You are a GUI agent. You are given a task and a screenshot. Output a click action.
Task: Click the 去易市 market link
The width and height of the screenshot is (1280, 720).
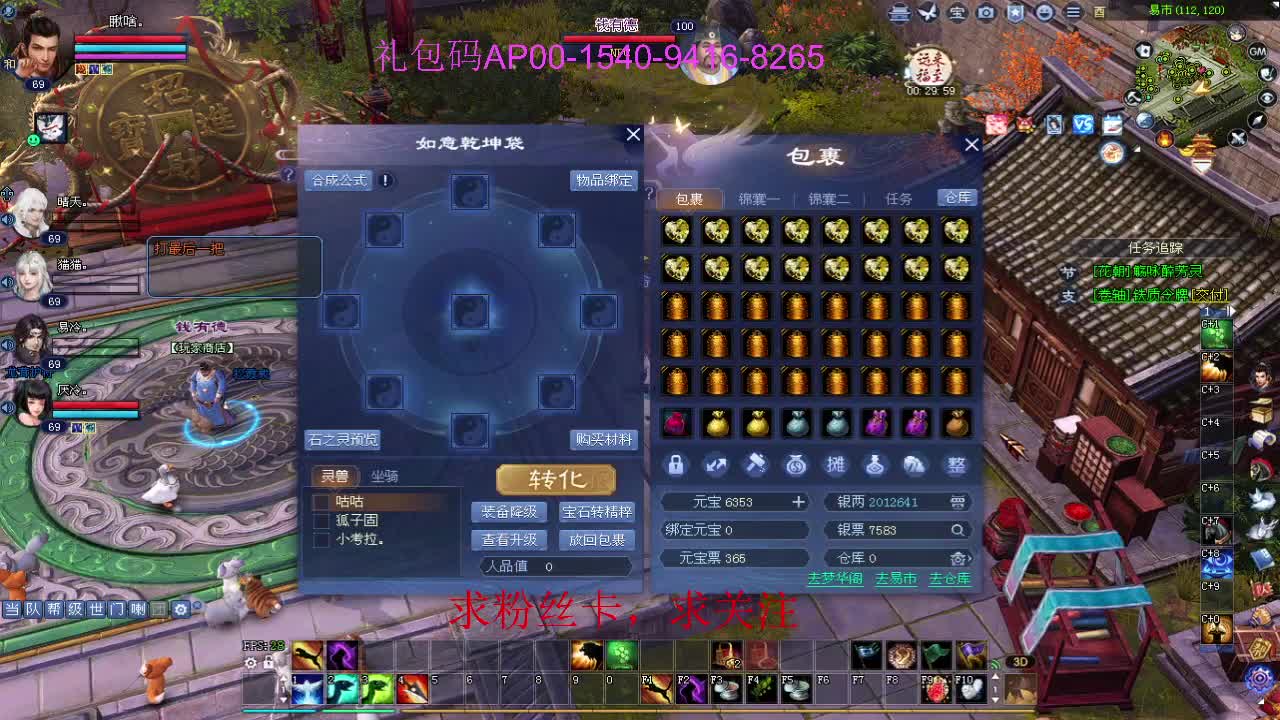point(893,578)
